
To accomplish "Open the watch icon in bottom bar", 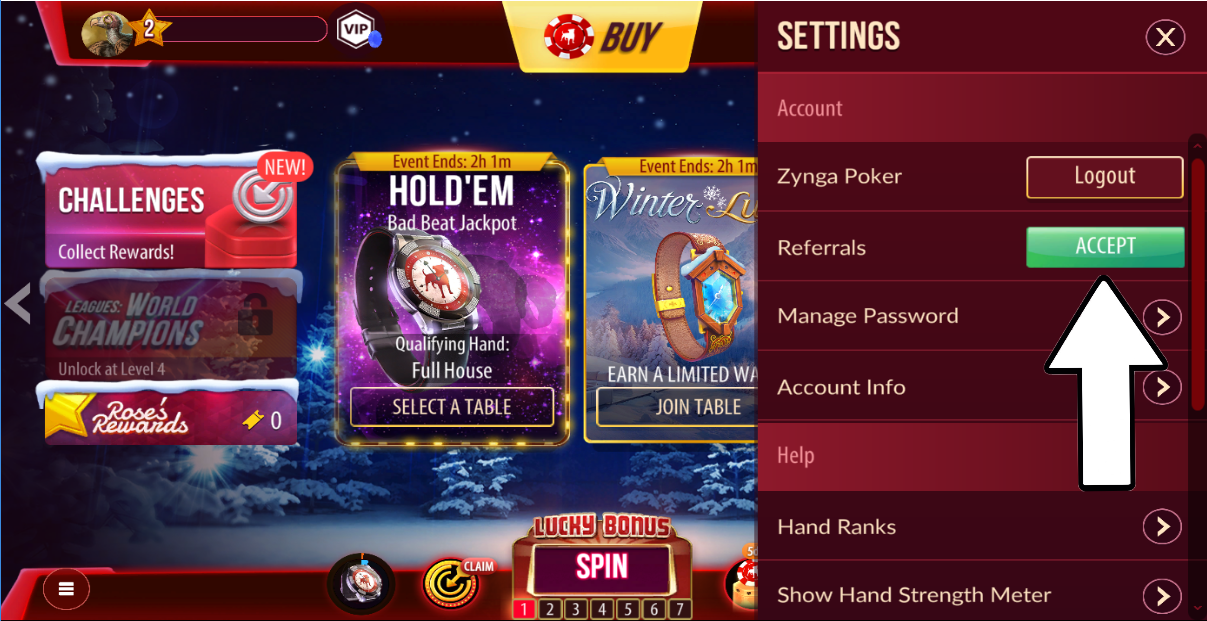I will [360, 583].
